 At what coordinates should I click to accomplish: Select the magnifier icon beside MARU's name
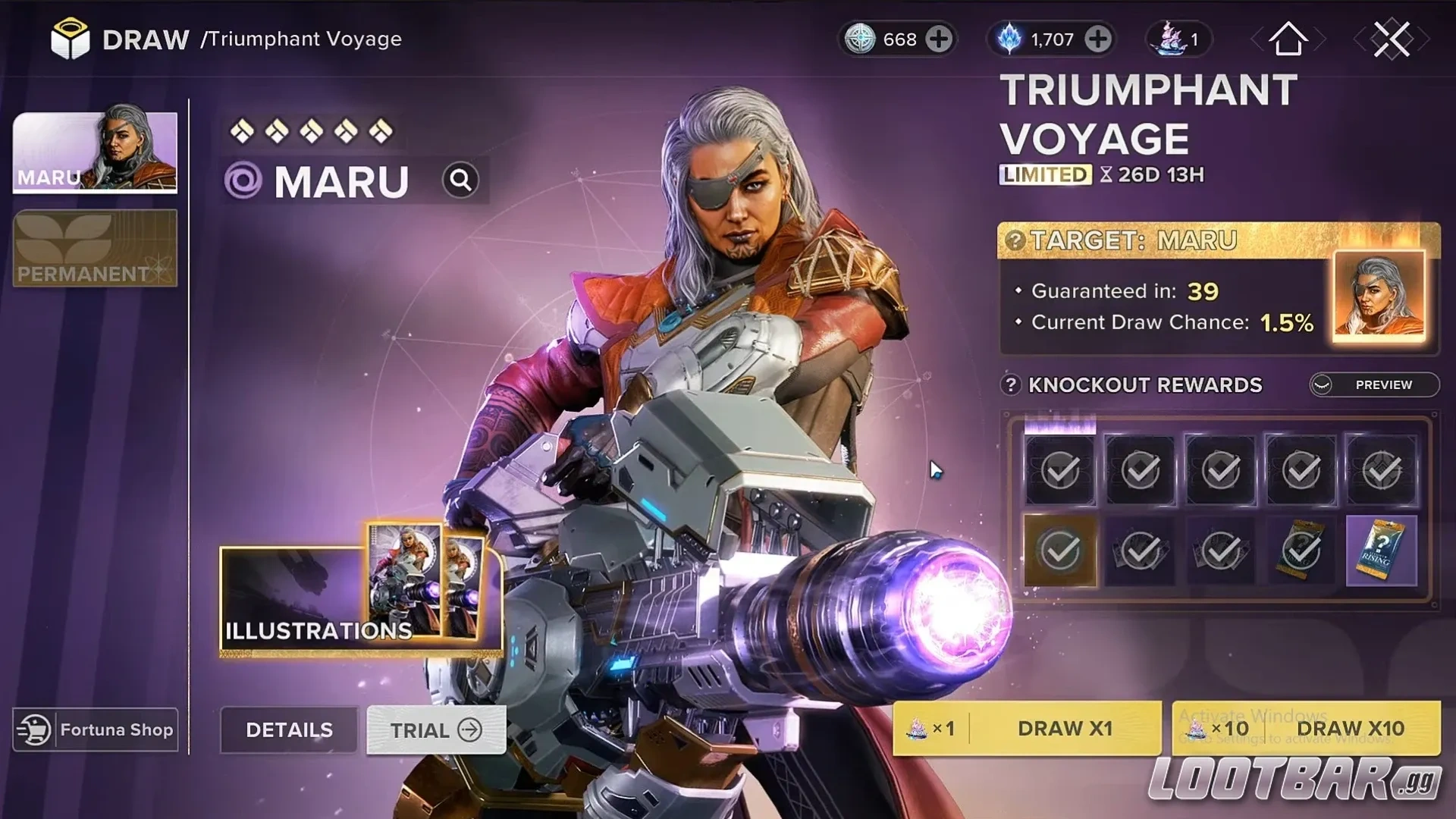coord(462,180)
